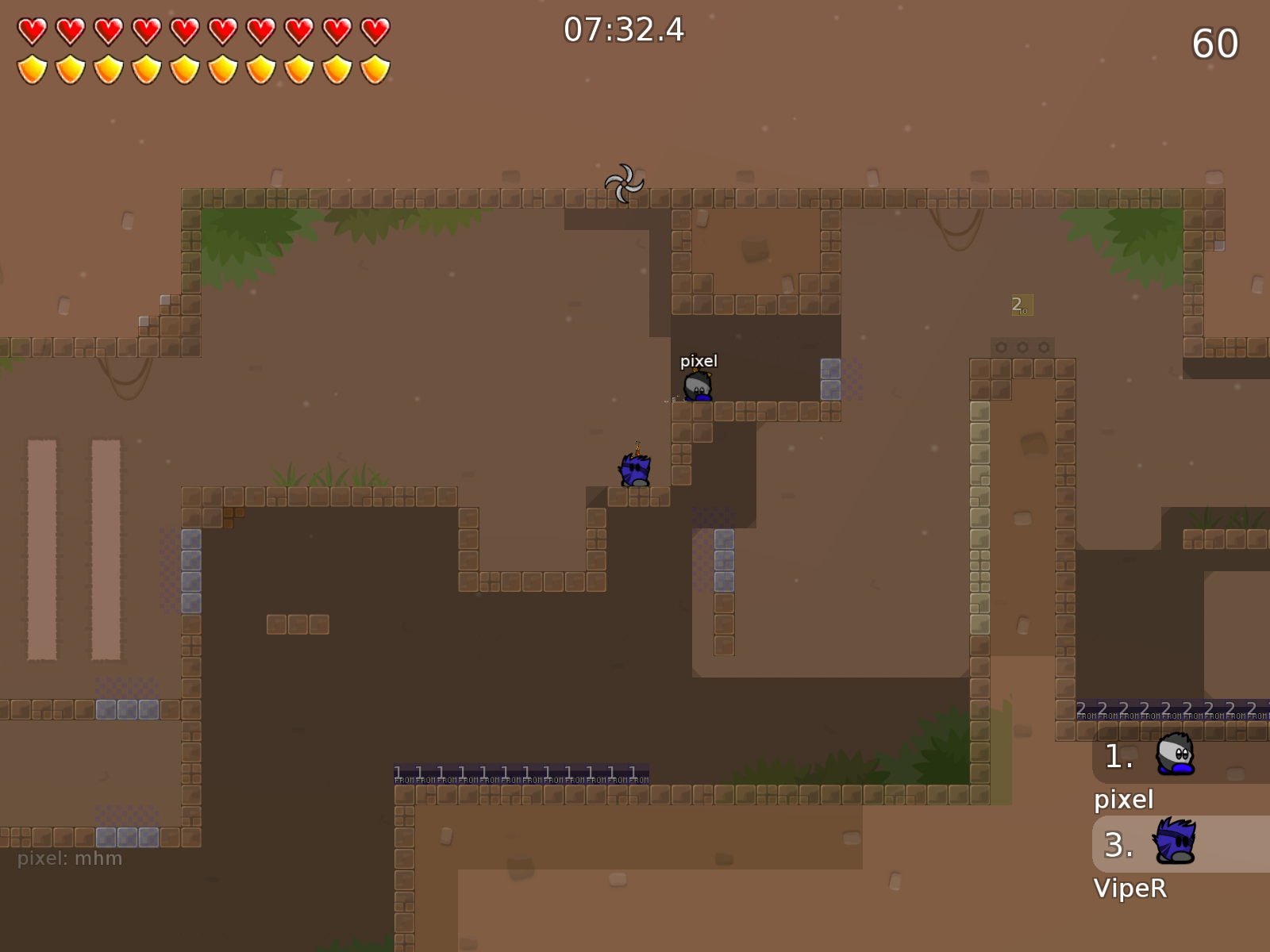Click the rightmost shield in the armor row

(x=375, y=70)
